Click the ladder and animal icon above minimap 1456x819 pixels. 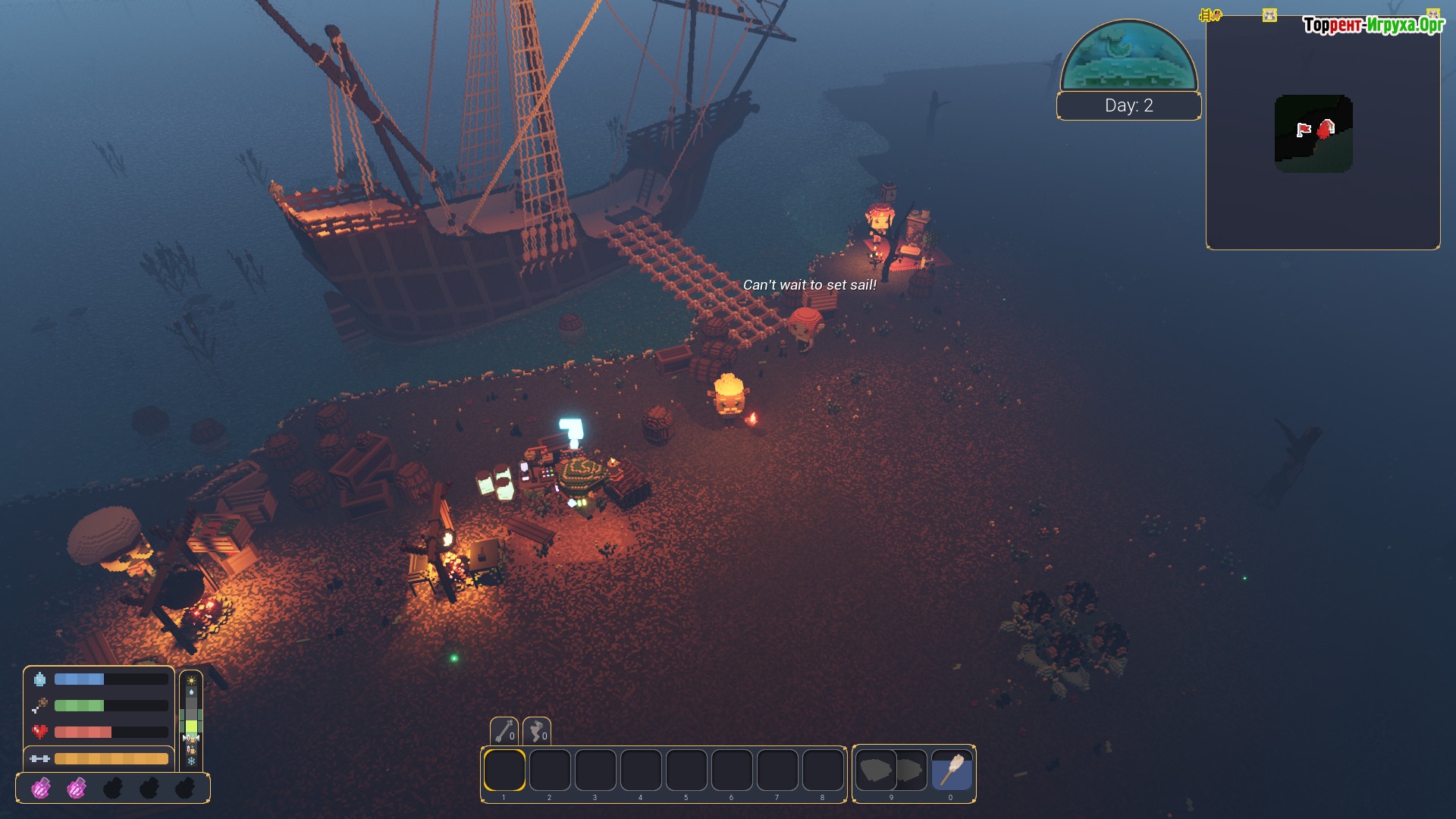coord(1210,15)
